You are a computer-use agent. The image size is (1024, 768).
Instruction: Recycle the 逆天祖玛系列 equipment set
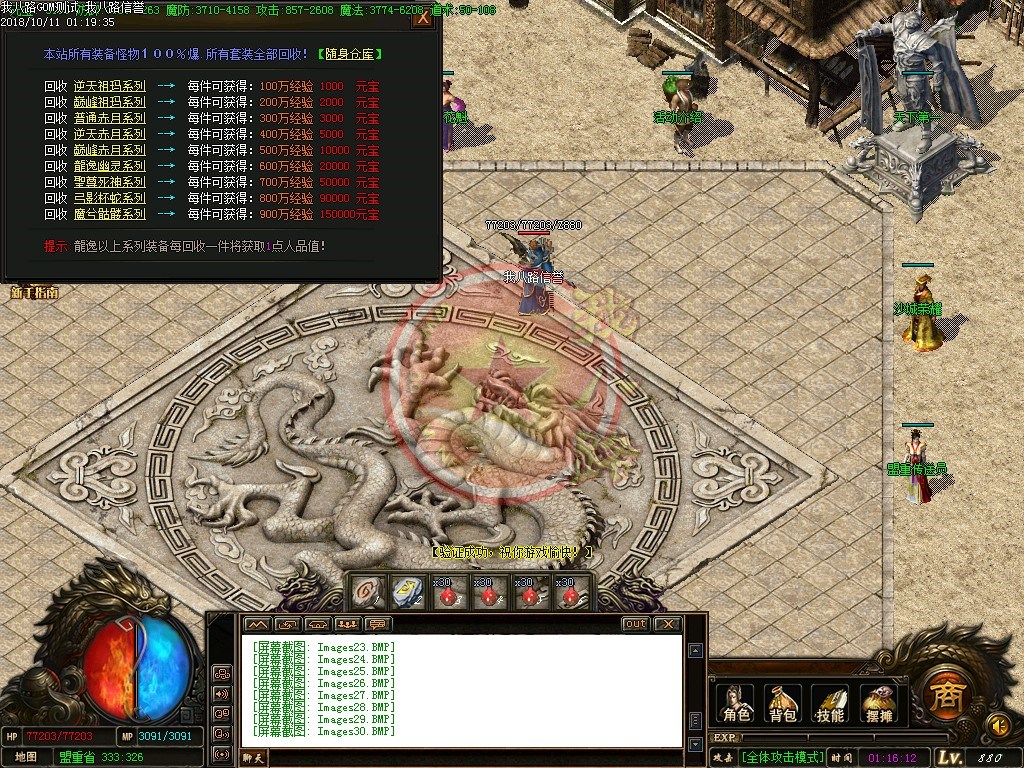click(x=109, y=86)
